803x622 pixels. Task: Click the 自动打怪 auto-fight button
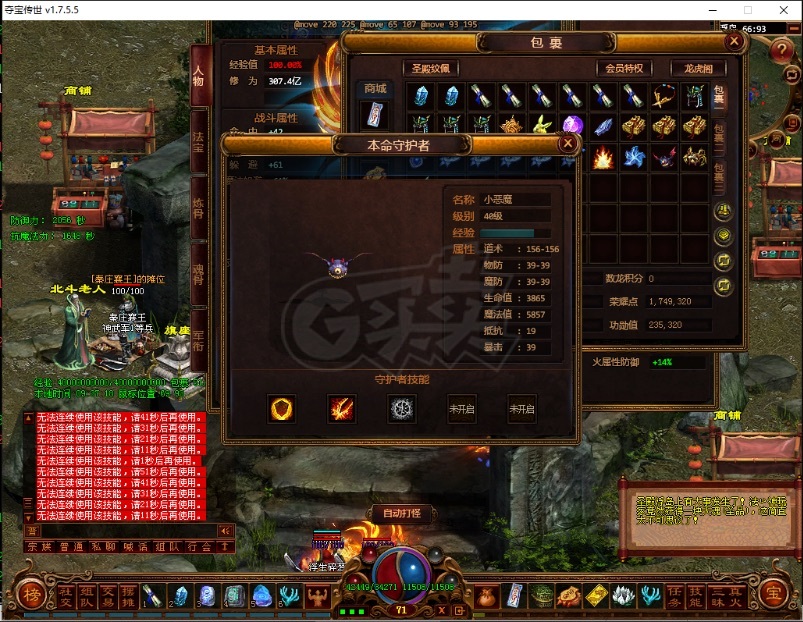tap(402, 513)
